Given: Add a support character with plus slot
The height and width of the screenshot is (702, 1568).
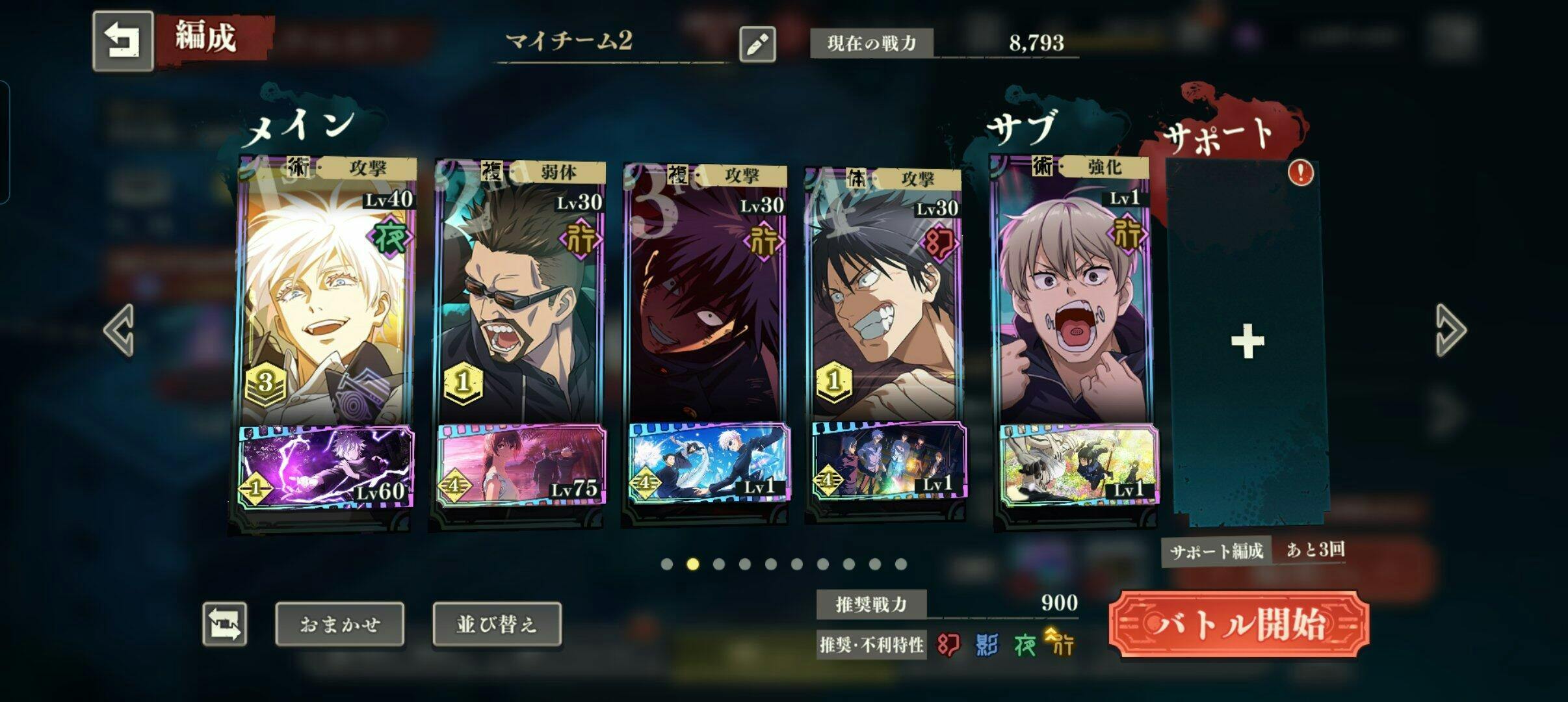Looking at the screenshot, I should (x=1247, y=342).
